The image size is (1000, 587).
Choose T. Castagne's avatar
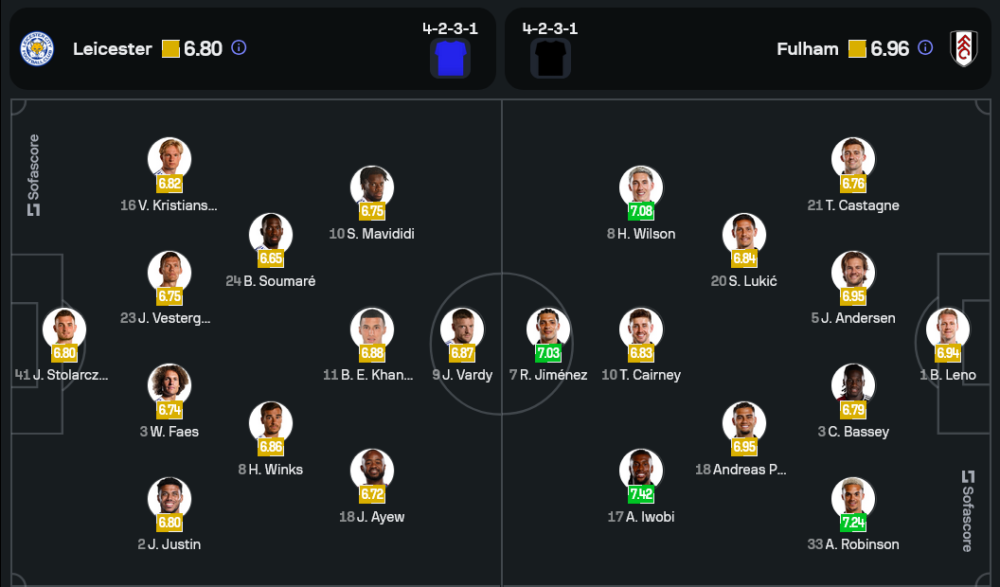pos(853,160)
